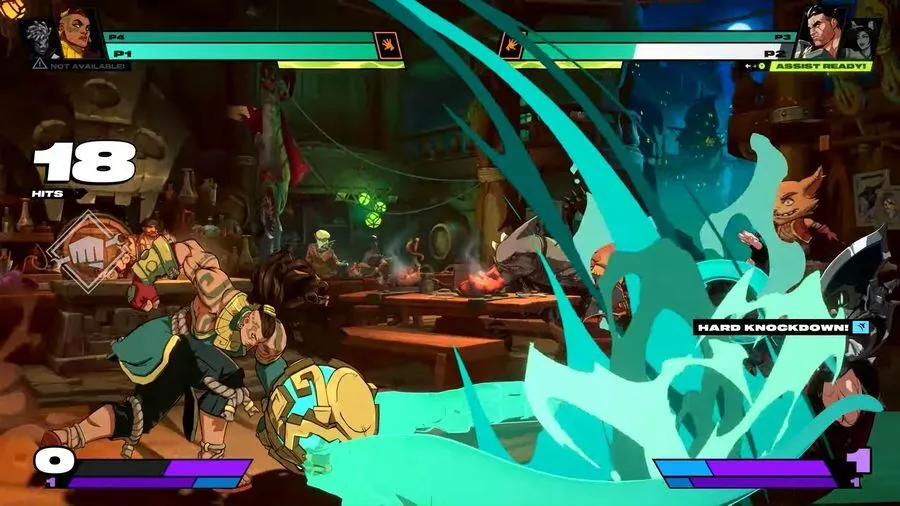Screen dimensions: 900x506
Task: Click the orange fuse icon by P1's health bar
Action: pos(385,46)
